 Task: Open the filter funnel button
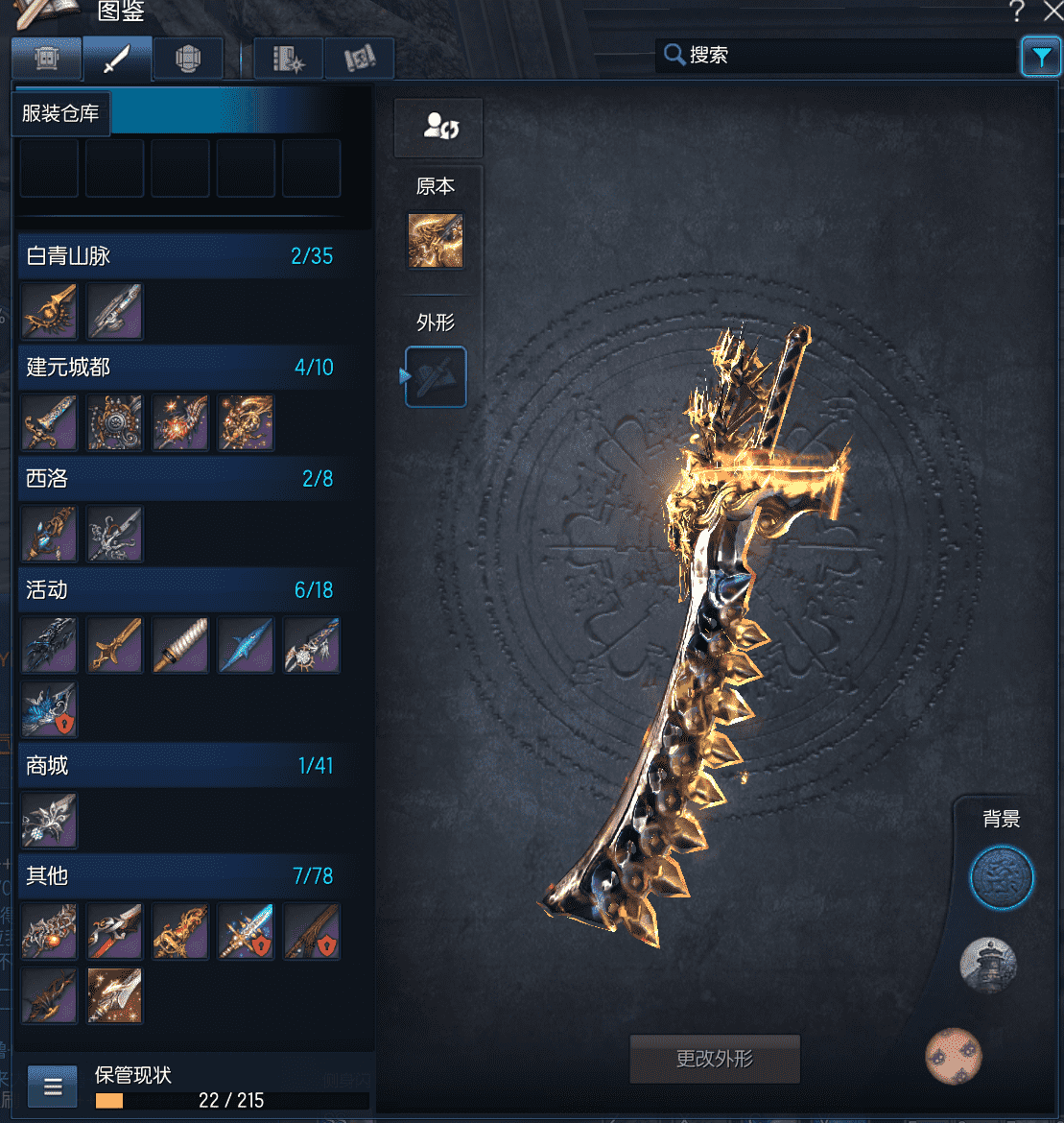click(x=1041, y=58)
